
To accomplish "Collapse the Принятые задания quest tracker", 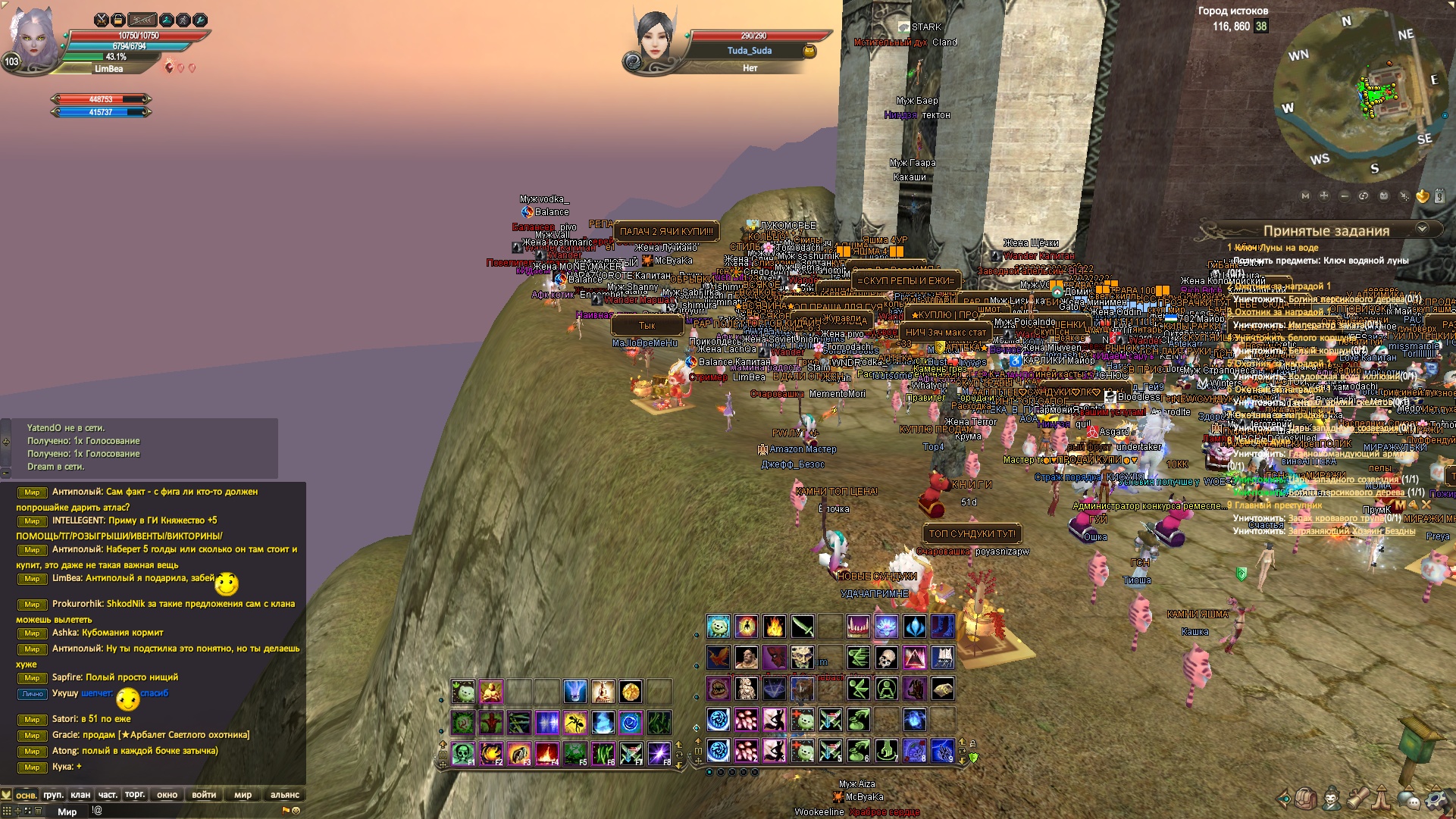I will pyautogui.click(x=1422, y=229).
